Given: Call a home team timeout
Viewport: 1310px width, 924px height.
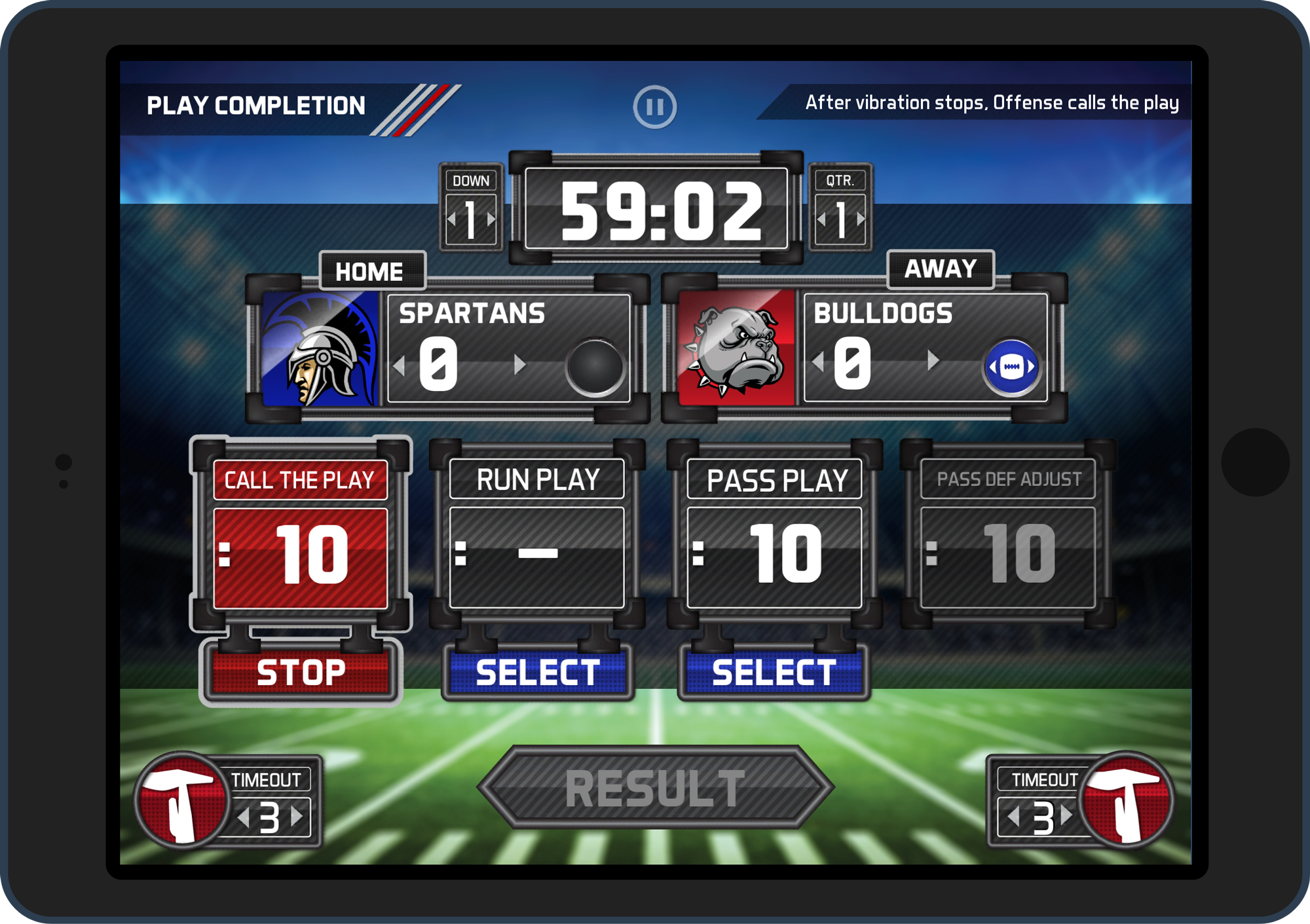Looking at the screenshot, I should [180, 800].
